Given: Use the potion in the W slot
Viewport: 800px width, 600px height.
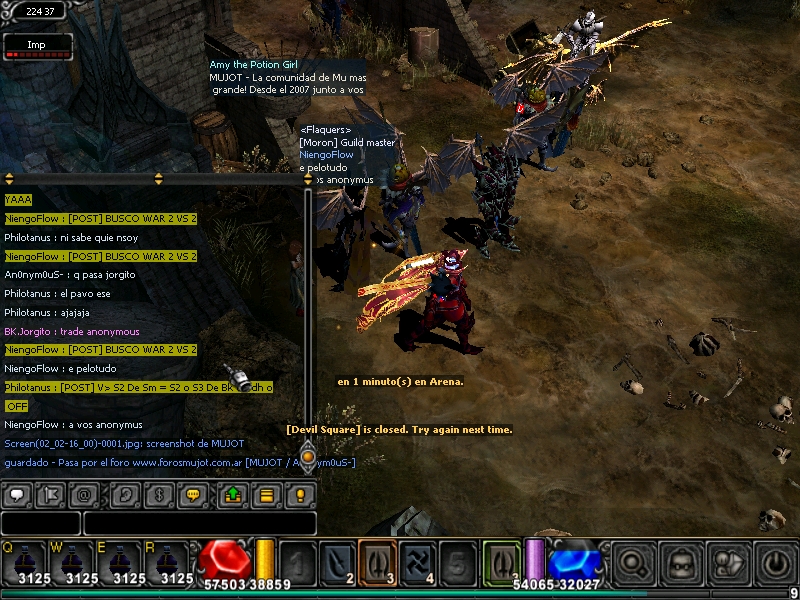Looking at the screenshot, I should [x=72, y=563].
